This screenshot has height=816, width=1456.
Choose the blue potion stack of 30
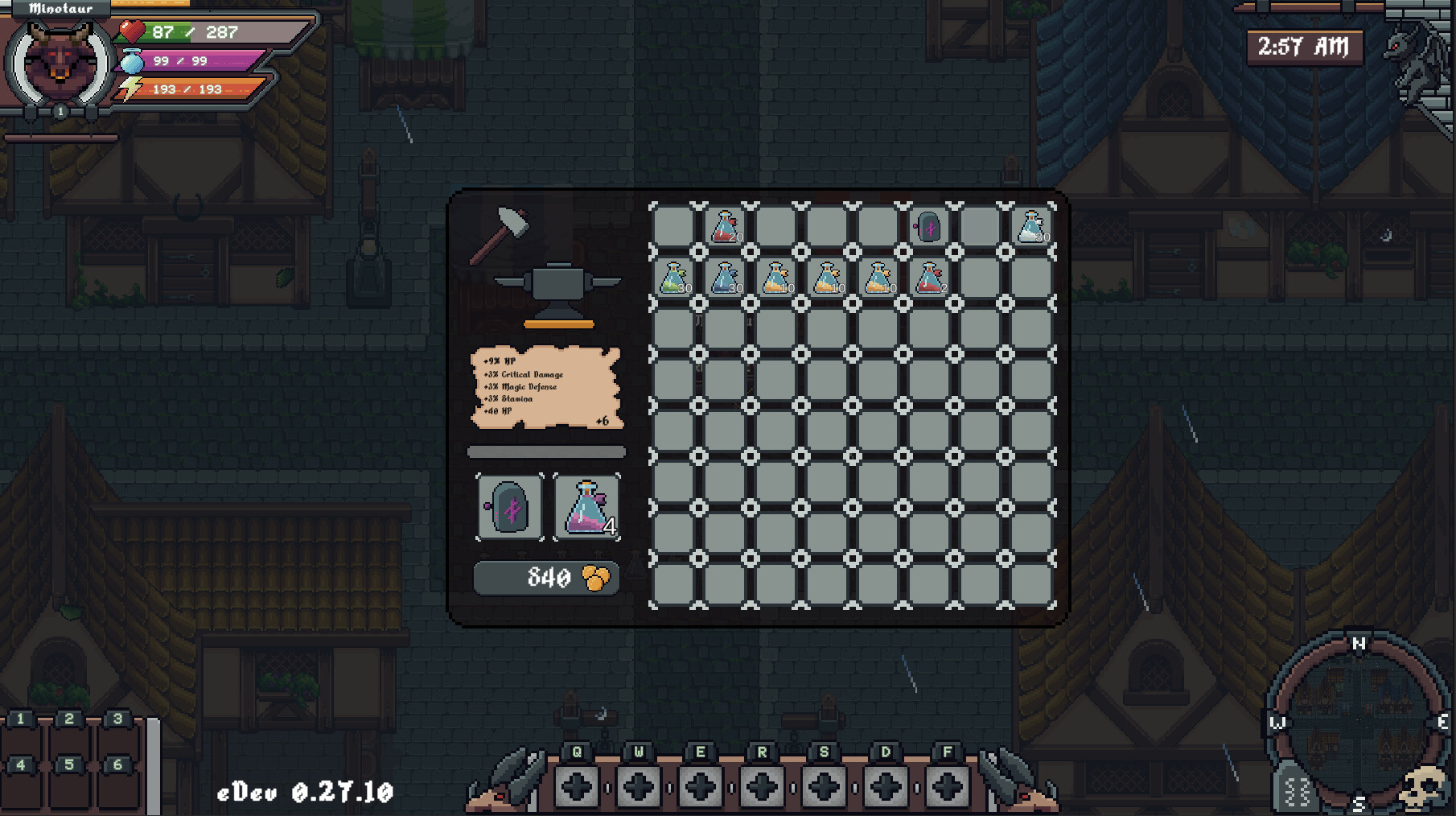(x=727, y=278)
